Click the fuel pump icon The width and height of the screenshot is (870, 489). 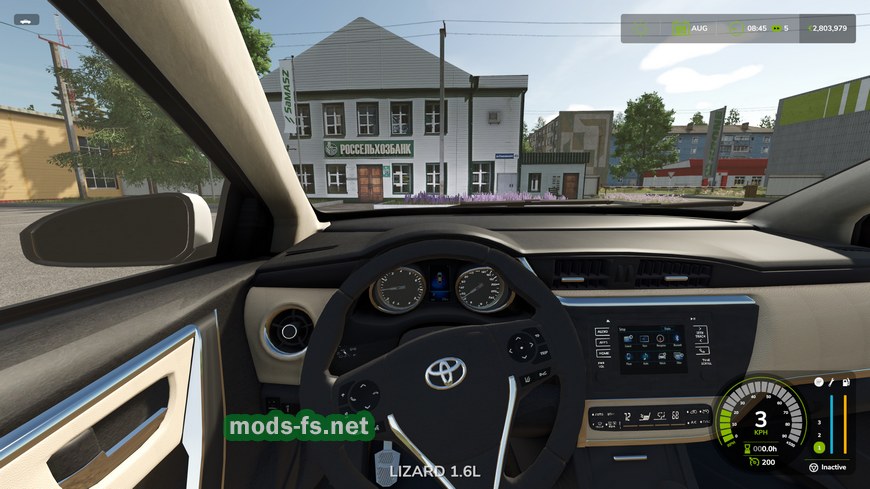[x=846, y=382]
